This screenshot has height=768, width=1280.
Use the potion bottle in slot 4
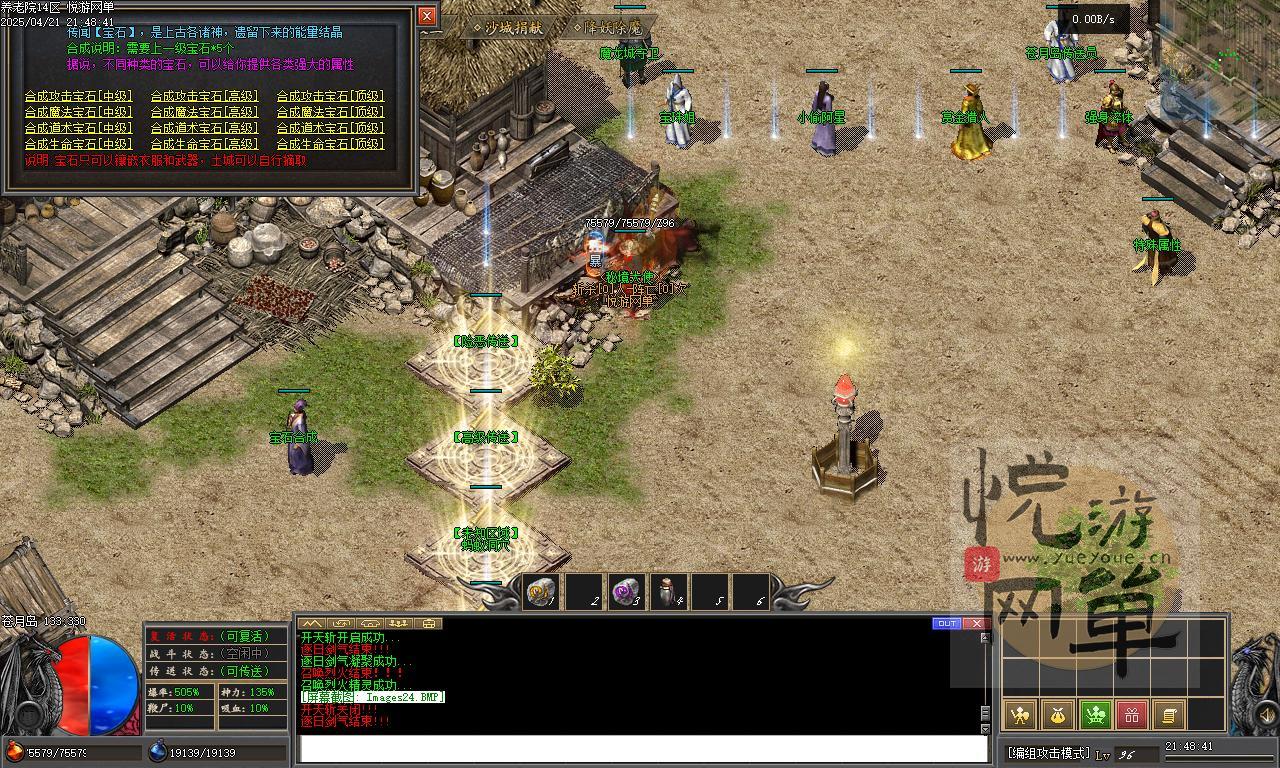[668, 592]
